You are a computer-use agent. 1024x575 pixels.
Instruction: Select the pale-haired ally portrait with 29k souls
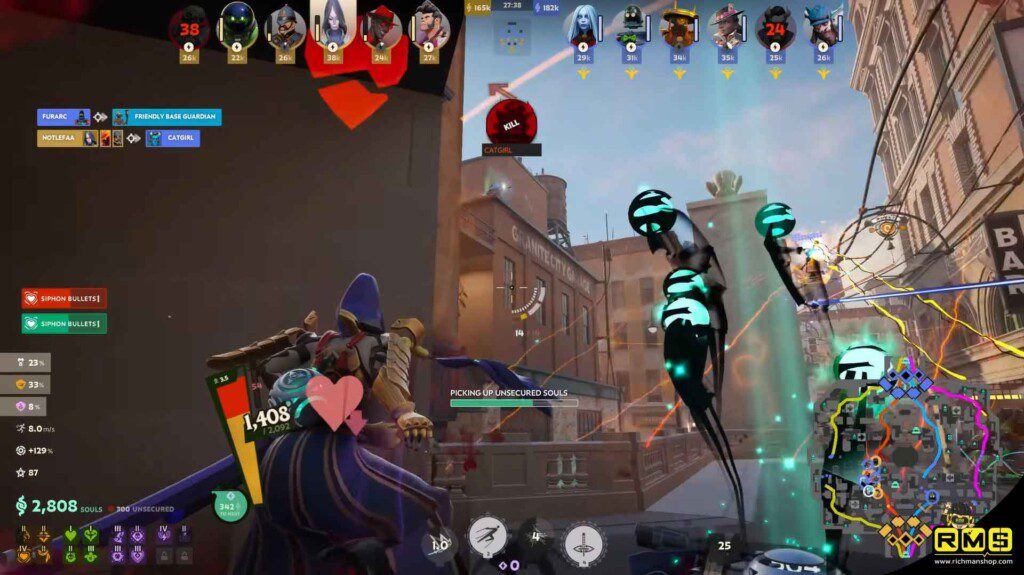click(582, 27)
